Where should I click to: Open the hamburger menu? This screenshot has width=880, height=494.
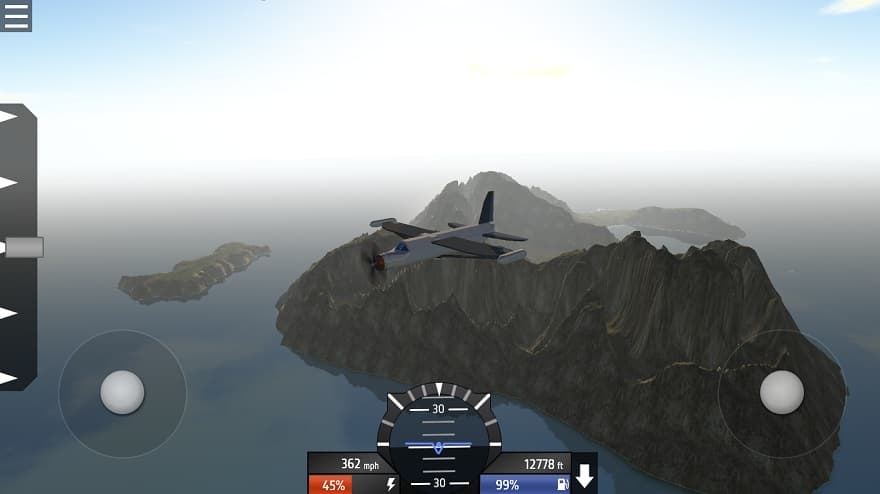[x=16, y=15]
